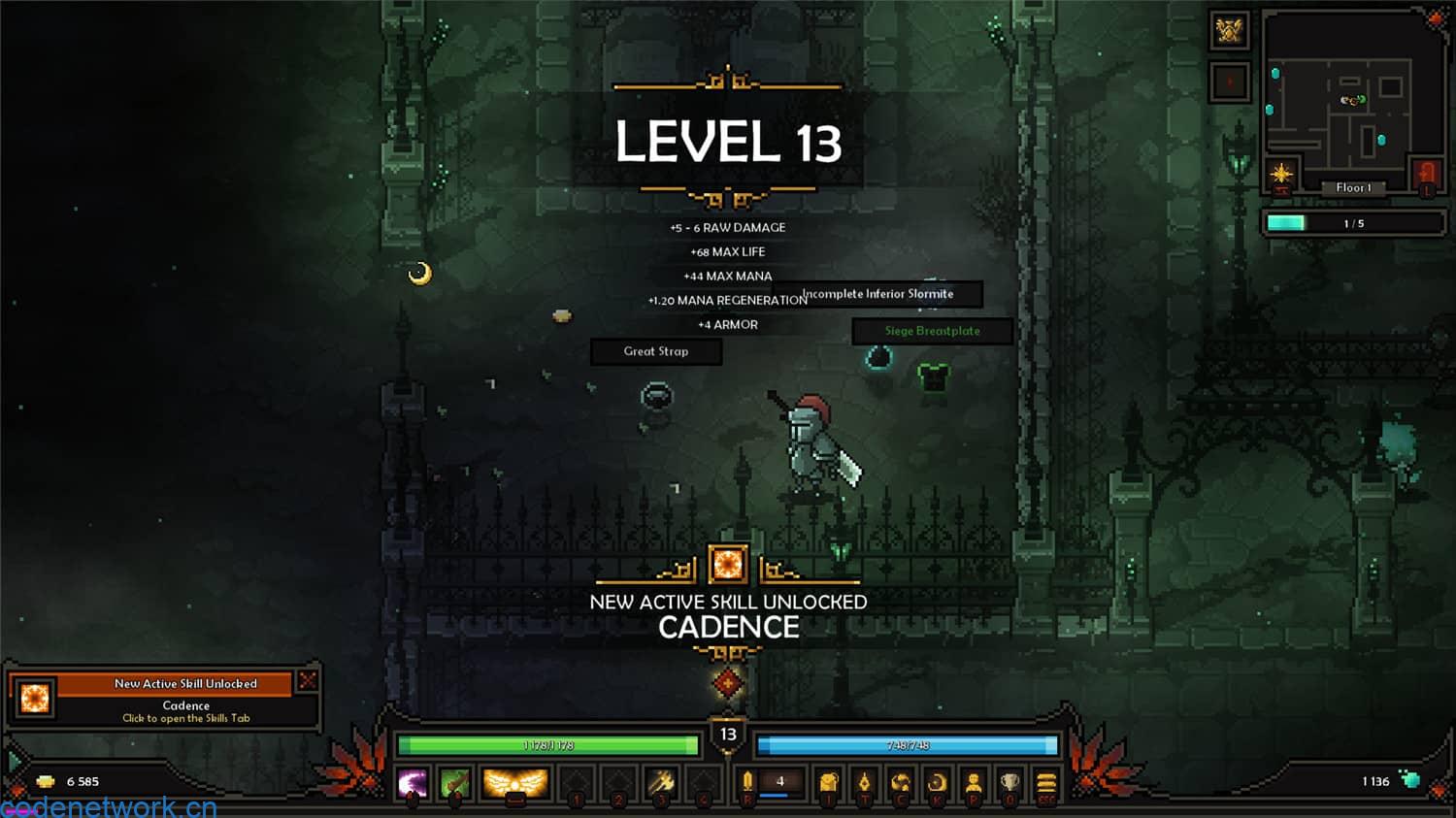Click the golden swirl menu icon
Screen dimensions: 1456x818
coord(901,782)
